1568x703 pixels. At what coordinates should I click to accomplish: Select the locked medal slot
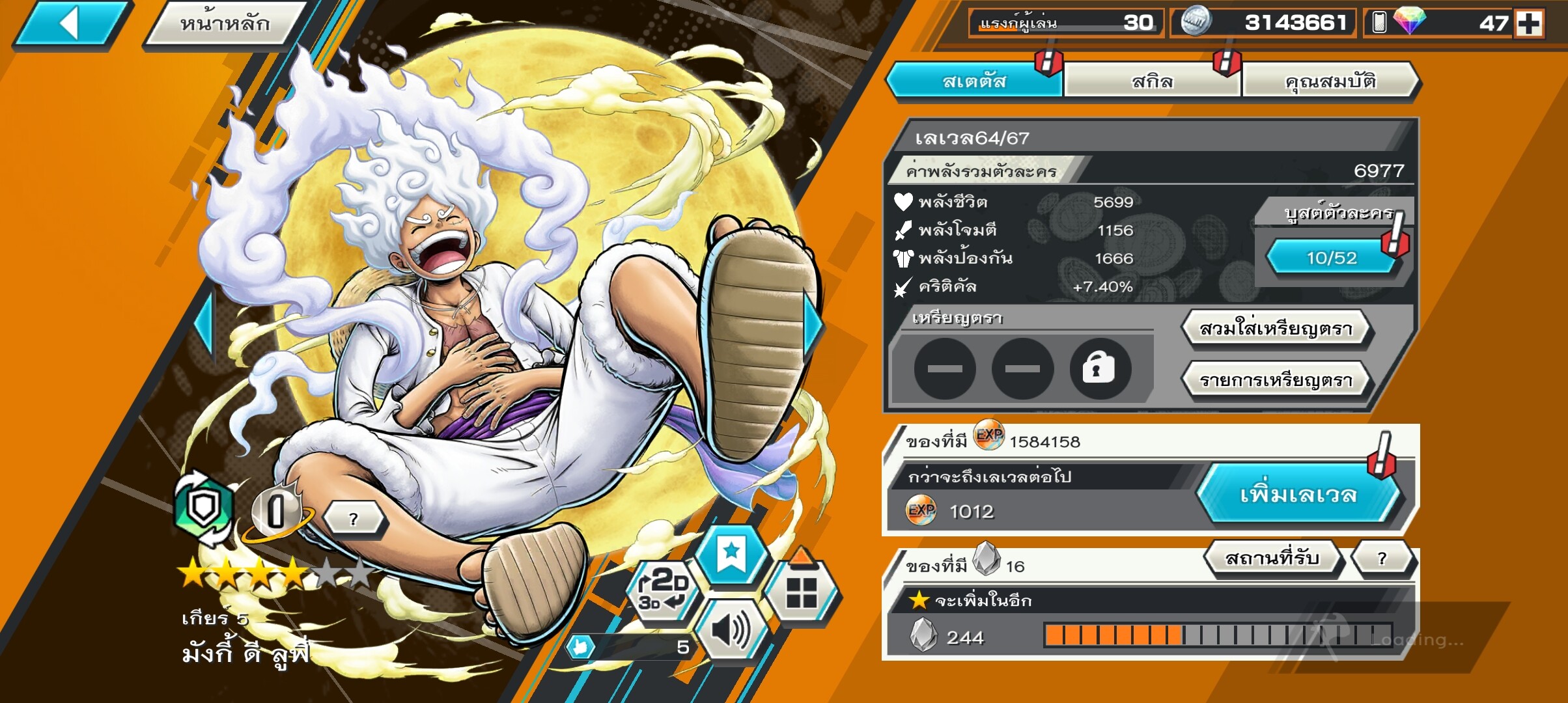pyautogui.click(x=1099, y=368)
